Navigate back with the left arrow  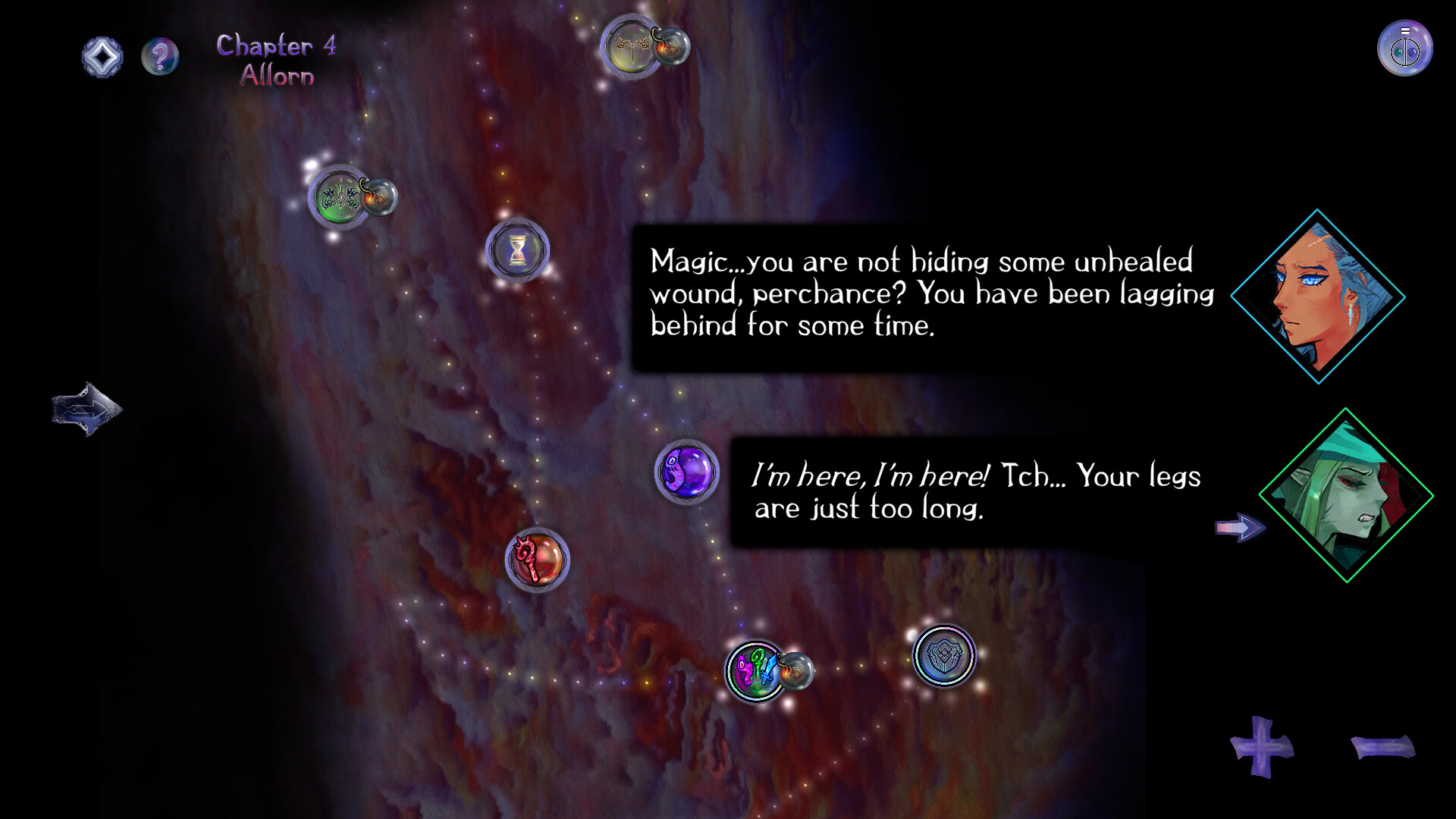(x=86, y=409)
